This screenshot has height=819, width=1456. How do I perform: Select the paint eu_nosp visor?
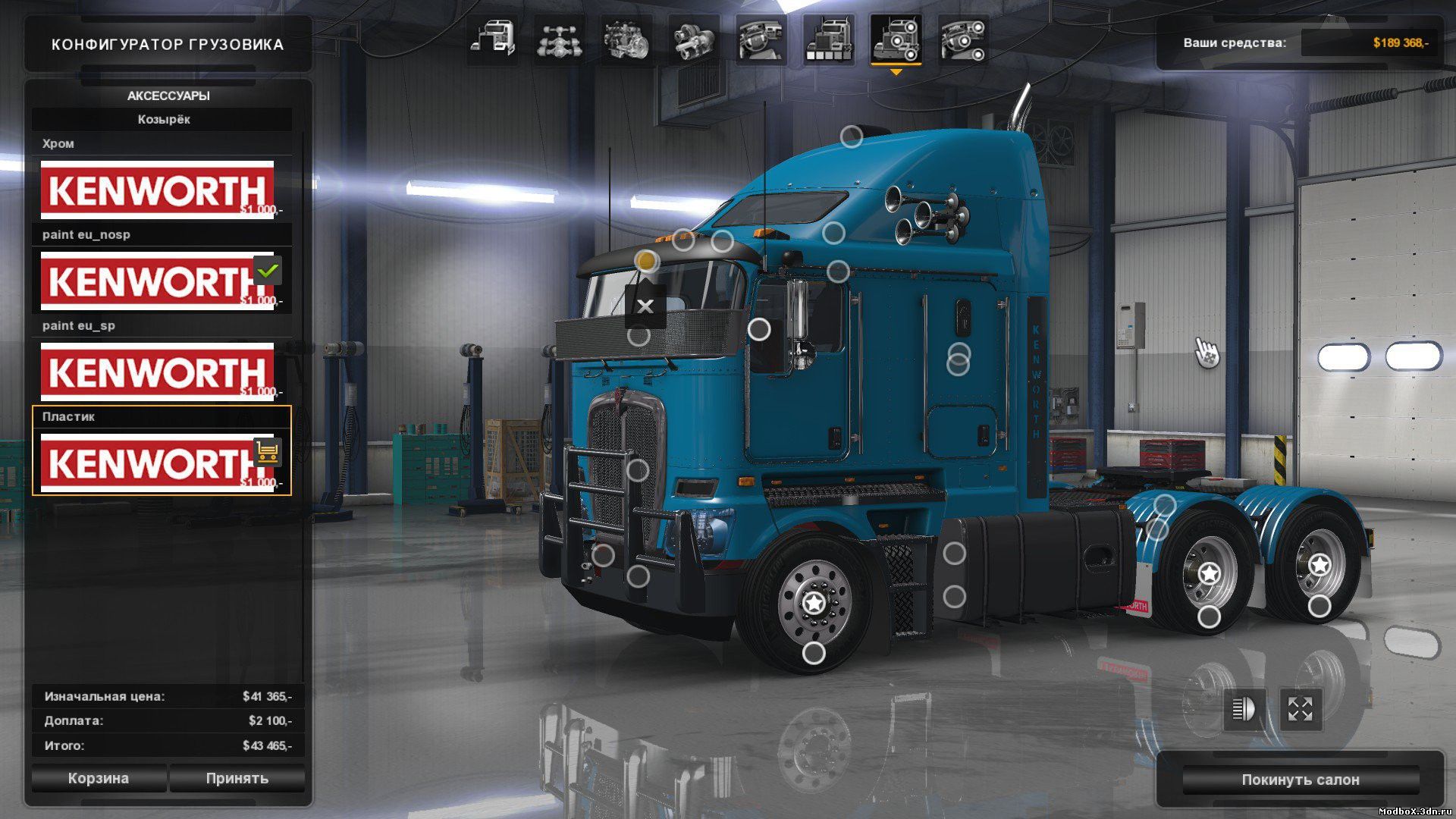(x=157, y=280)
